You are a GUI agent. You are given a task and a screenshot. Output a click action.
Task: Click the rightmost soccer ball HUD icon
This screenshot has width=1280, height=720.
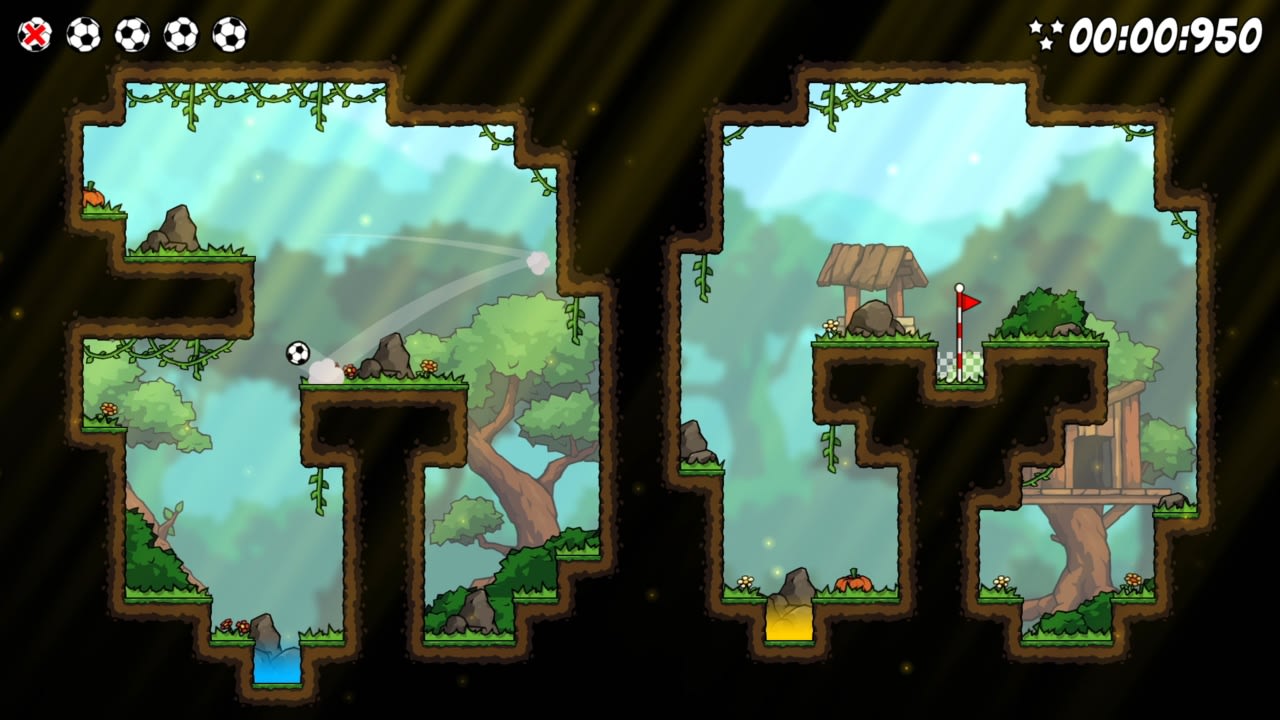[232, 33]
